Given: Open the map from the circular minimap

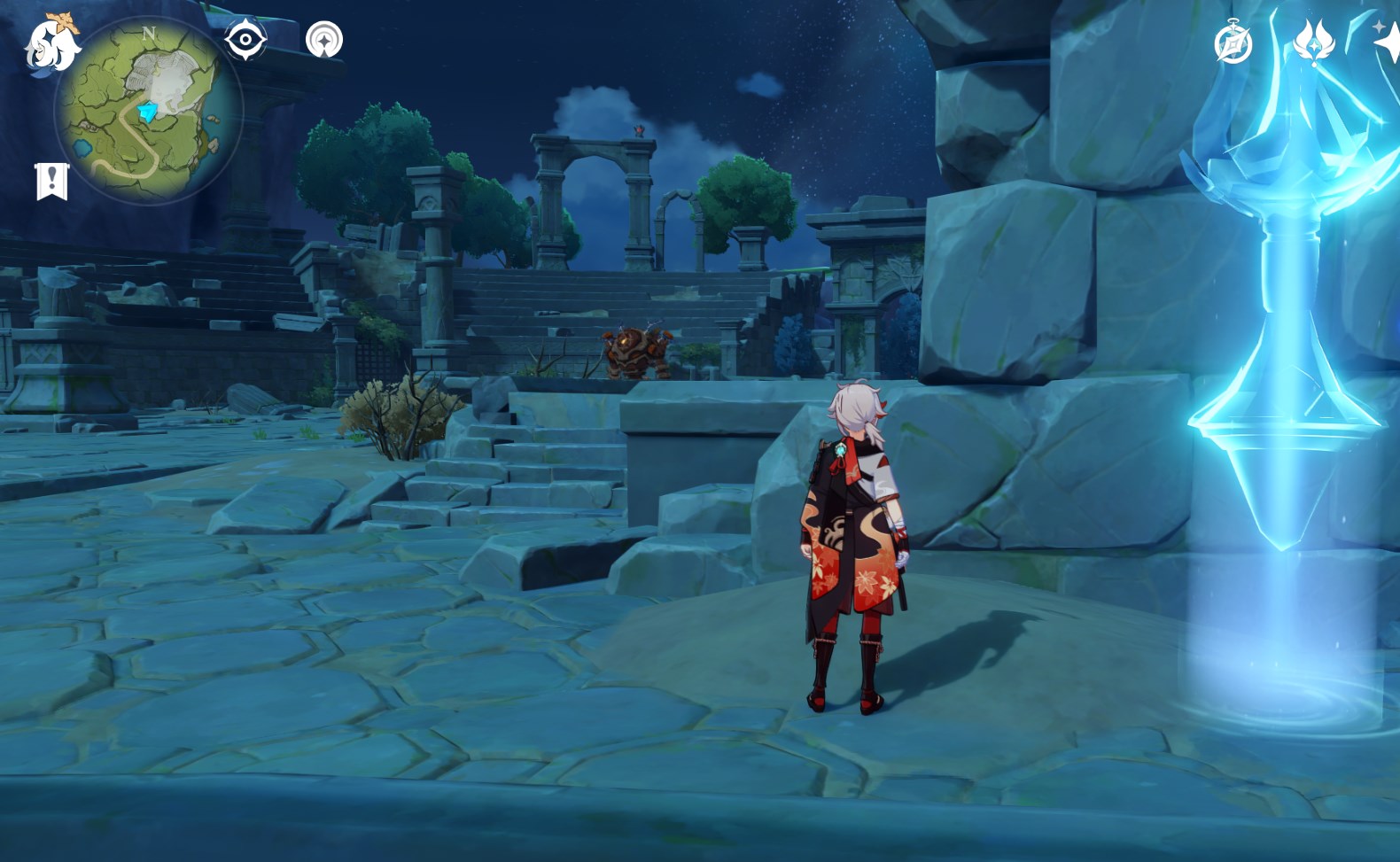Looking at the screenshot, I should (148, 112).
